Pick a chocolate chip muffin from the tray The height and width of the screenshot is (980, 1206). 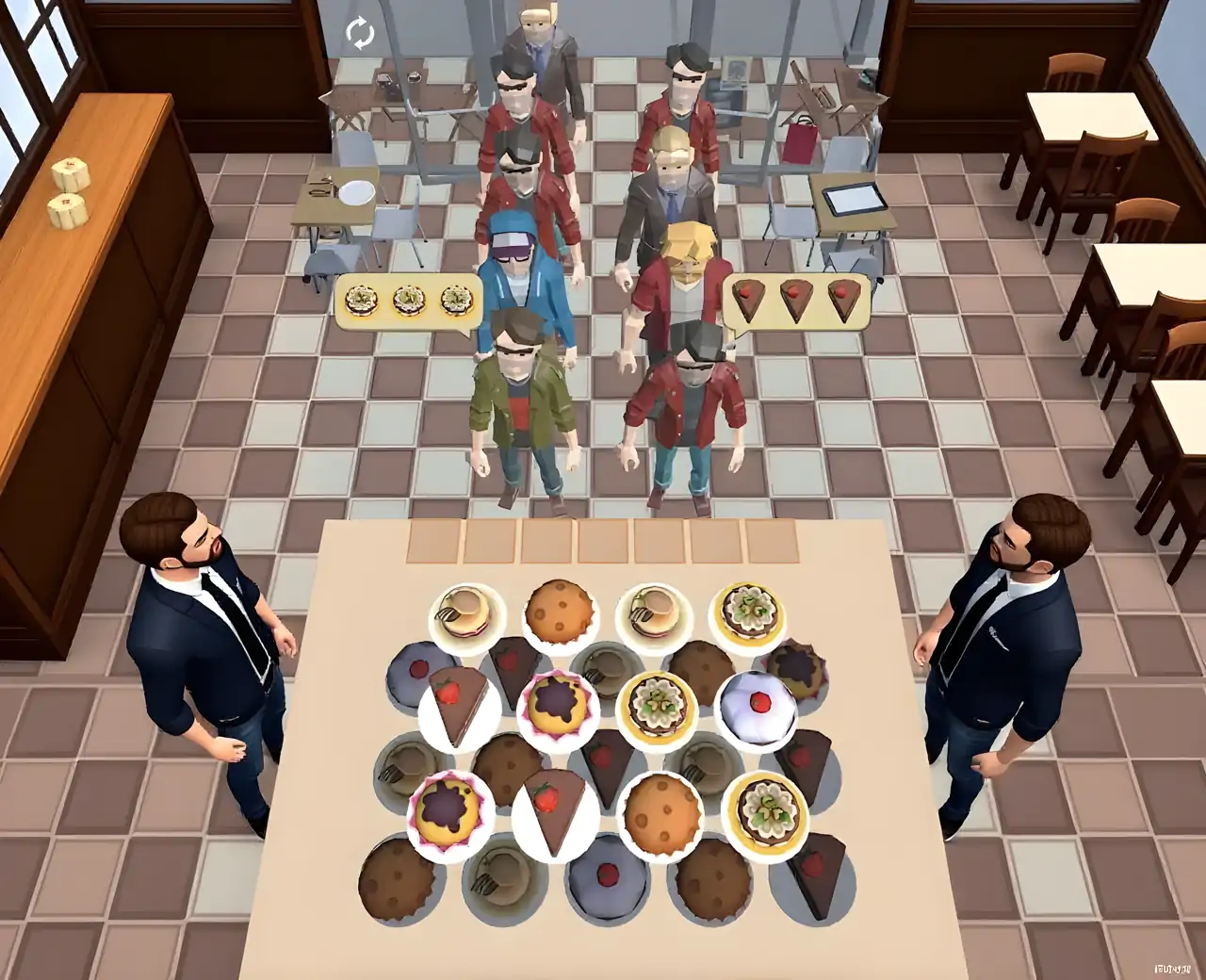tap(560, 610)
